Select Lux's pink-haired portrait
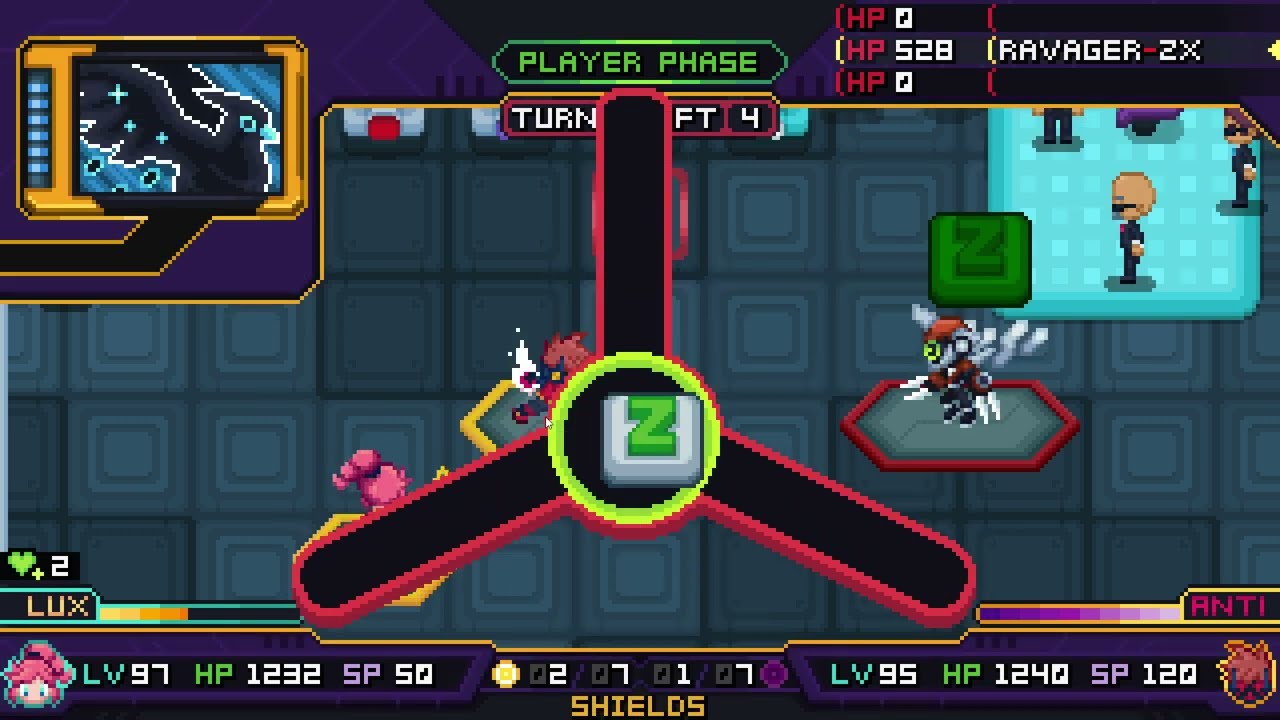This screenshot has width=1280, height=720. pyautogui.click(x=40, y=675)
